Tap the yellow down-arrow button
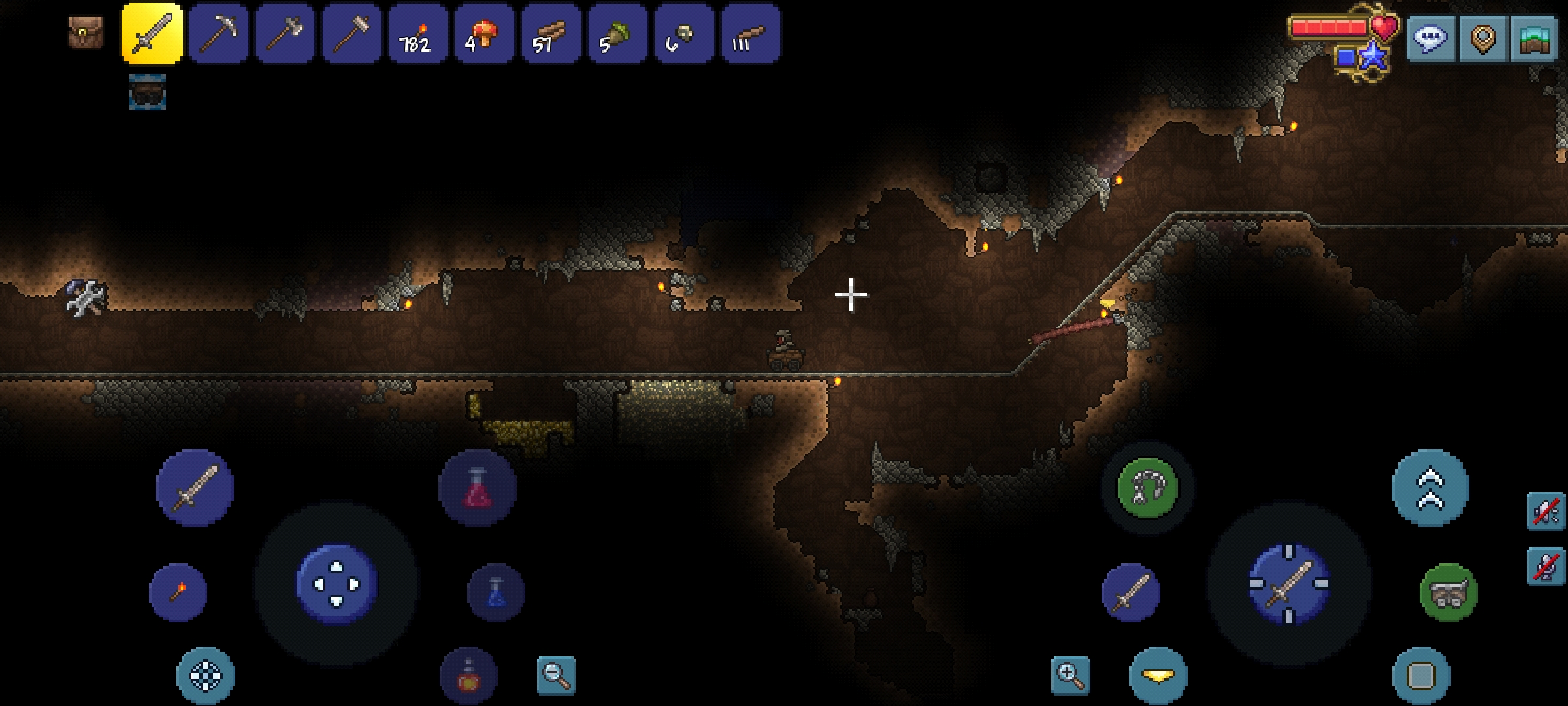This screenshot has height=706, width=1568. [1158, 675]
